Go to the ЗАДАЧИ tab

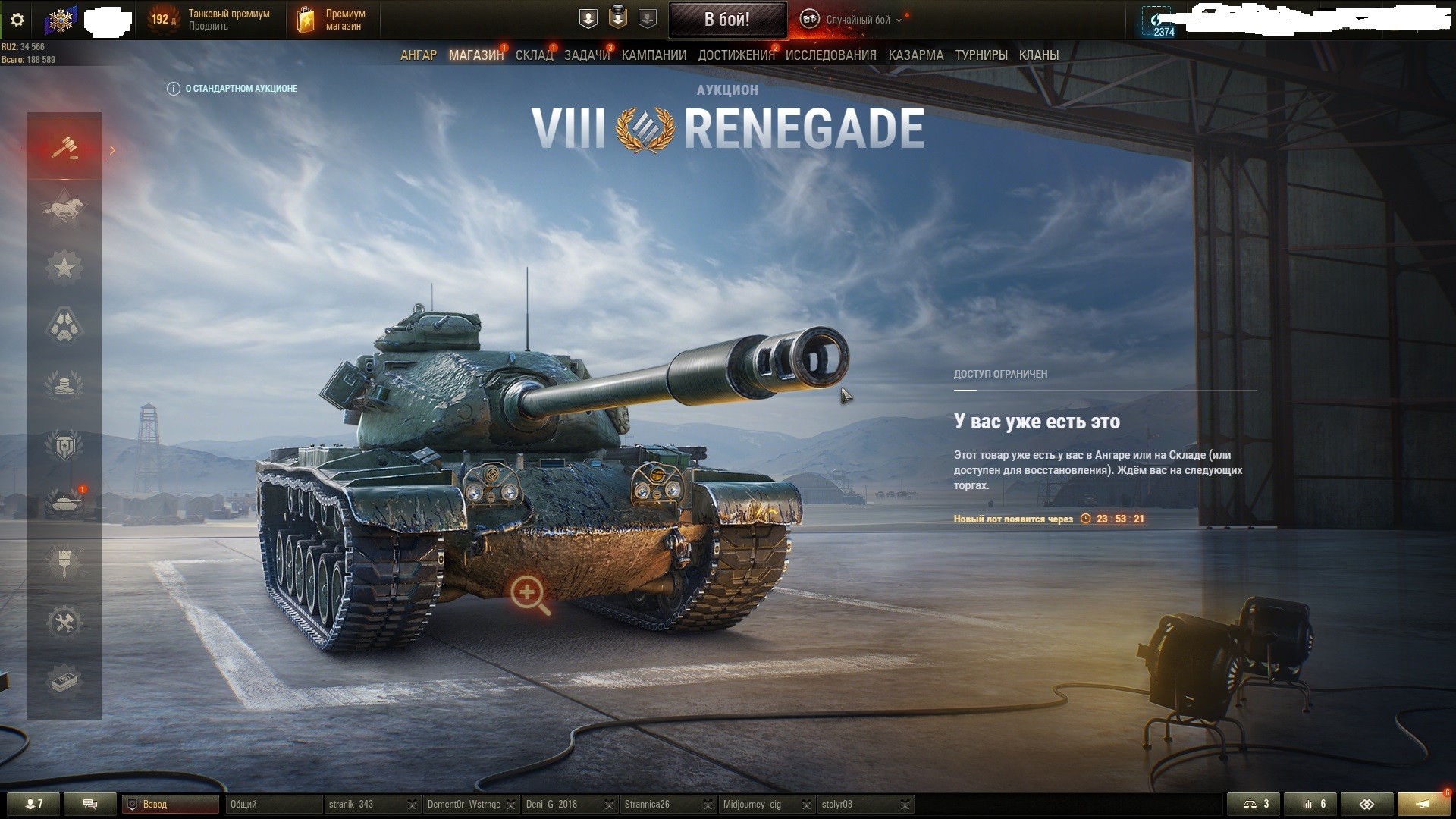[x=586, y=55]
